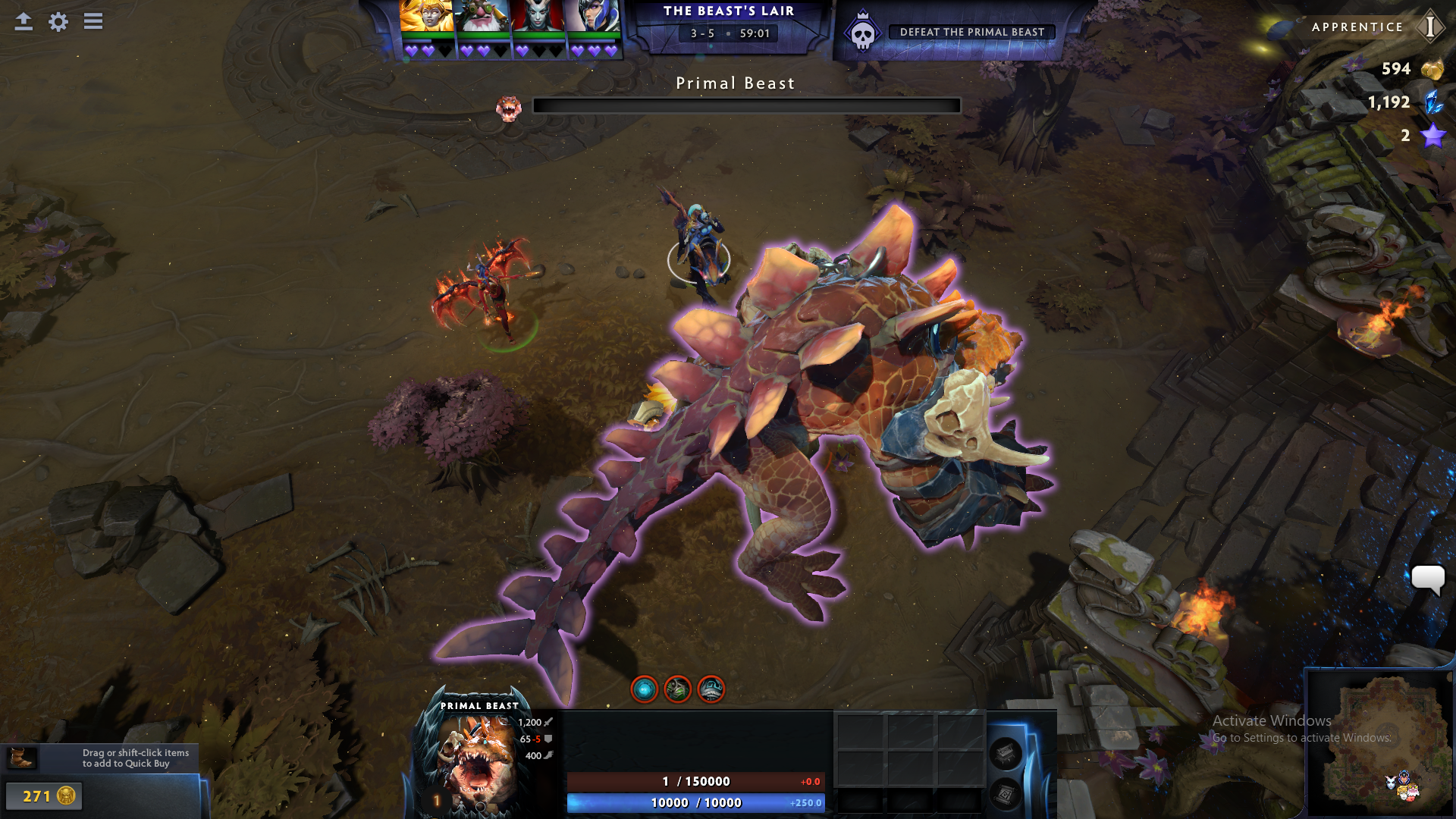The image size is (1456, 819).
Task: Click the Apprentice difficulty badge
Action: pos(1430,27)
